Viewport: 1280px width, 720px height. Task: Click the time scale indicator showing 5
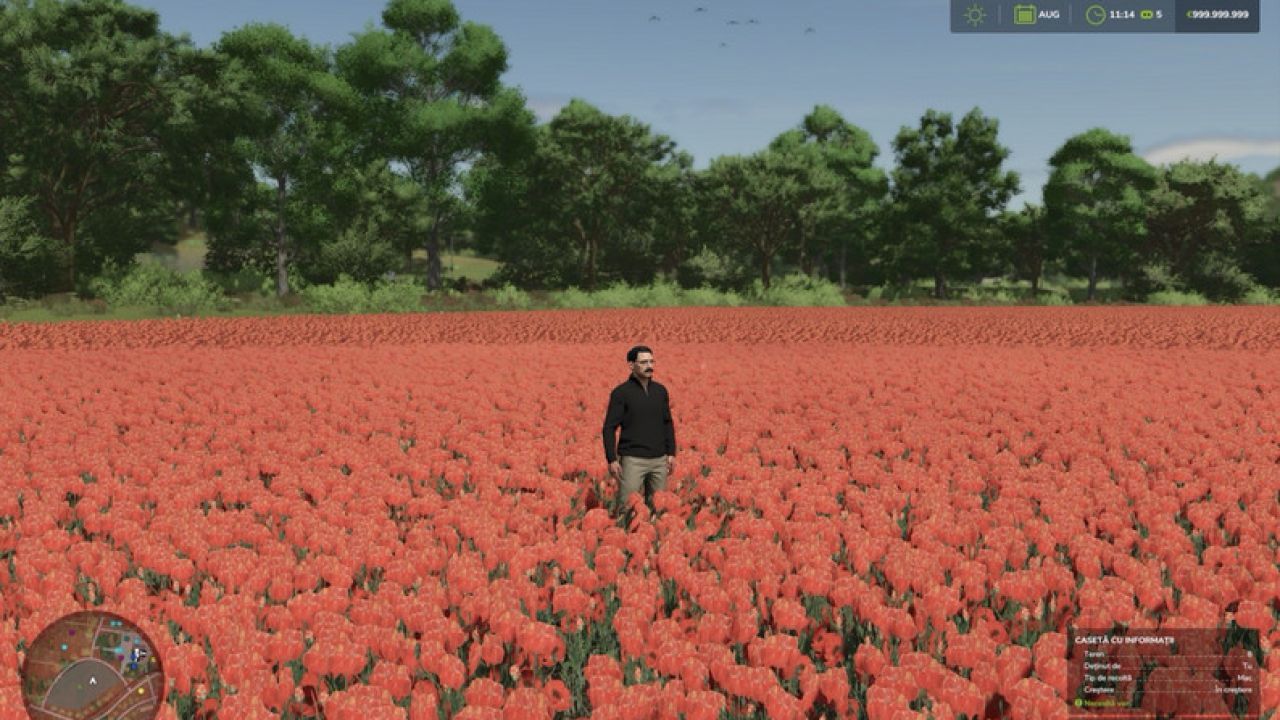[1152, 14]
